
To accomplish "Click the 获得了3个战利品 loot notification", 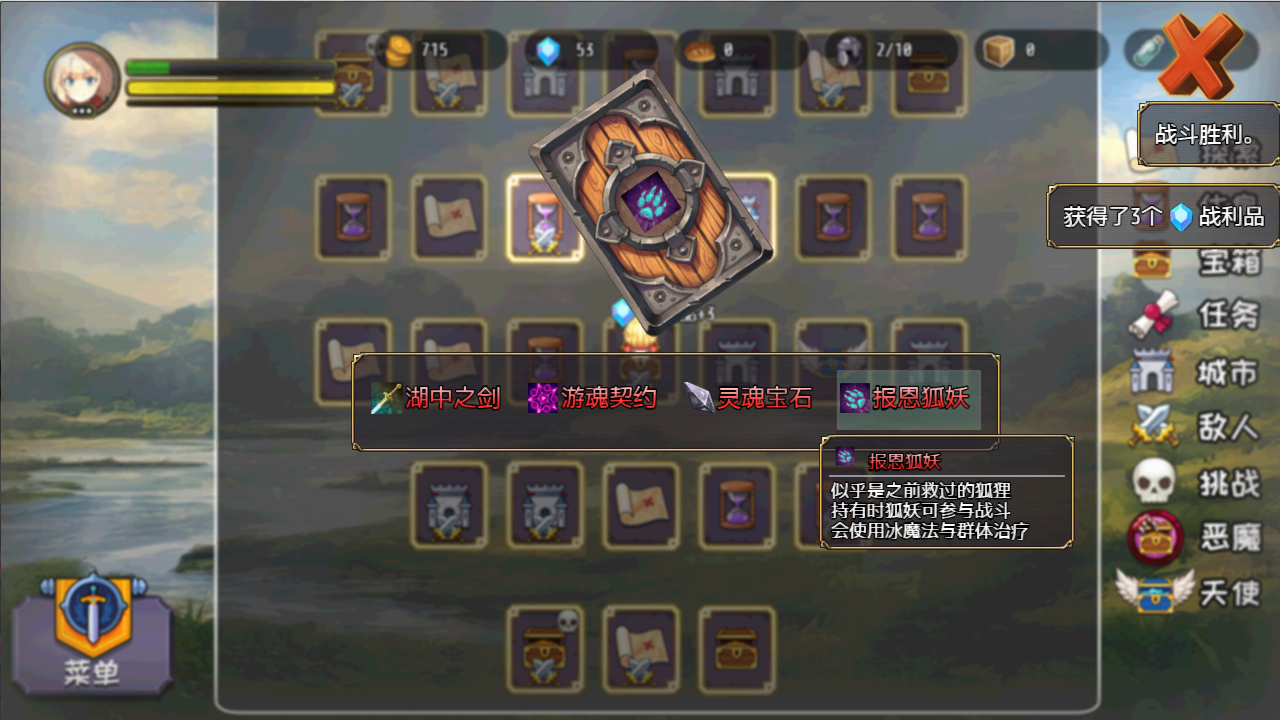I will pyautogui.click(x=1163, y=214).
